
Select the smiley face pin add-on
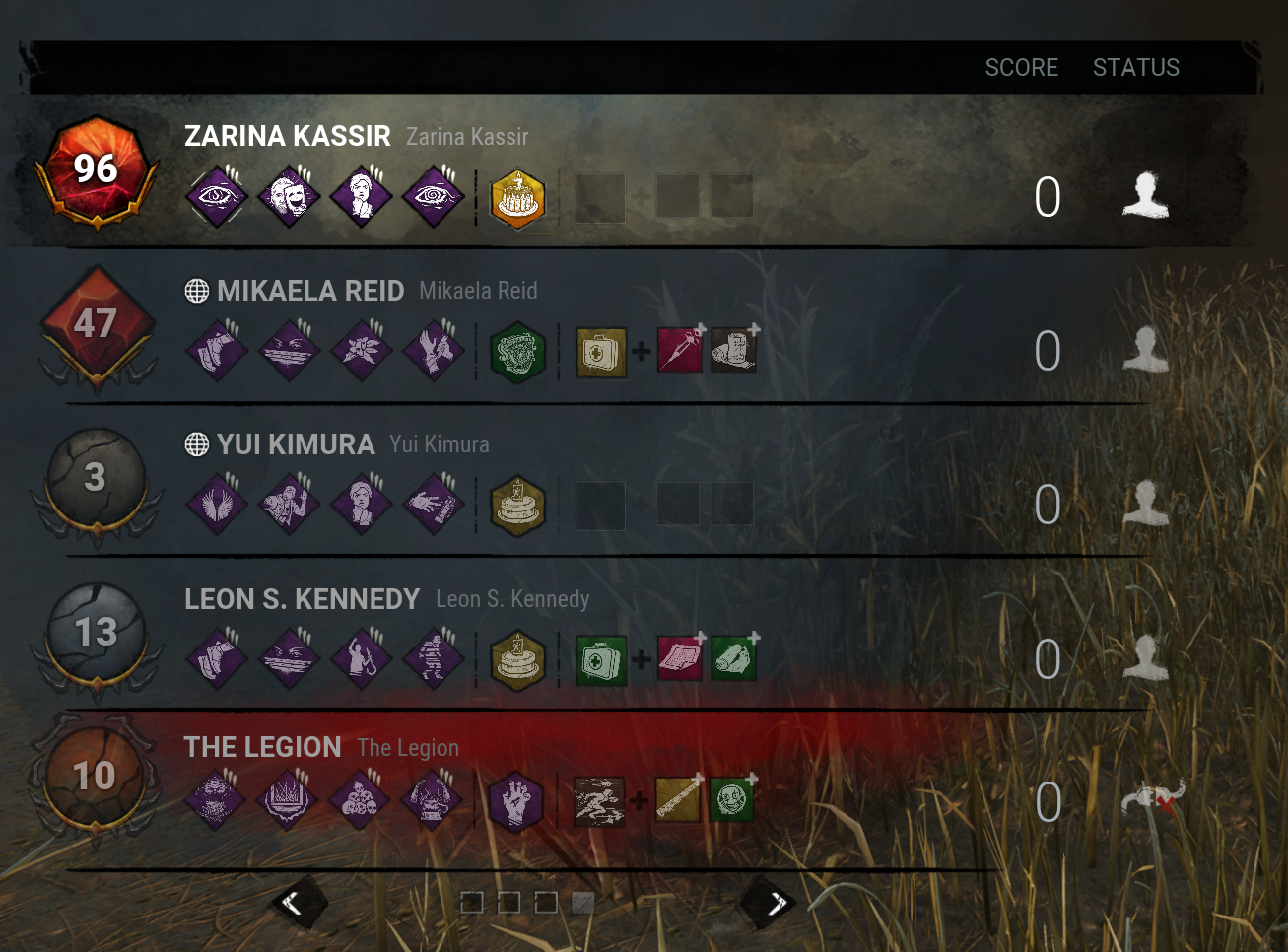click(733, 800)
